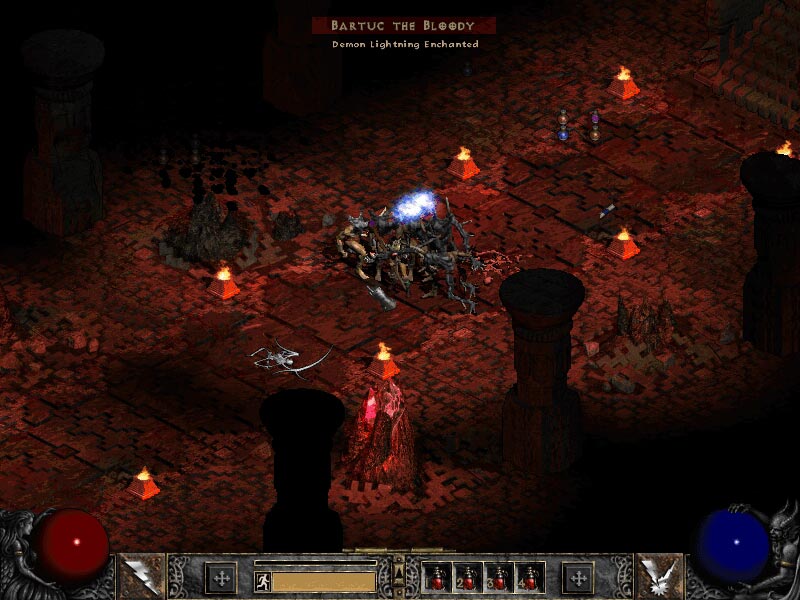The width and height of the screenshot is (800, 600).
Task: Open the left mouse skill selector
Action: click(137, 576)
